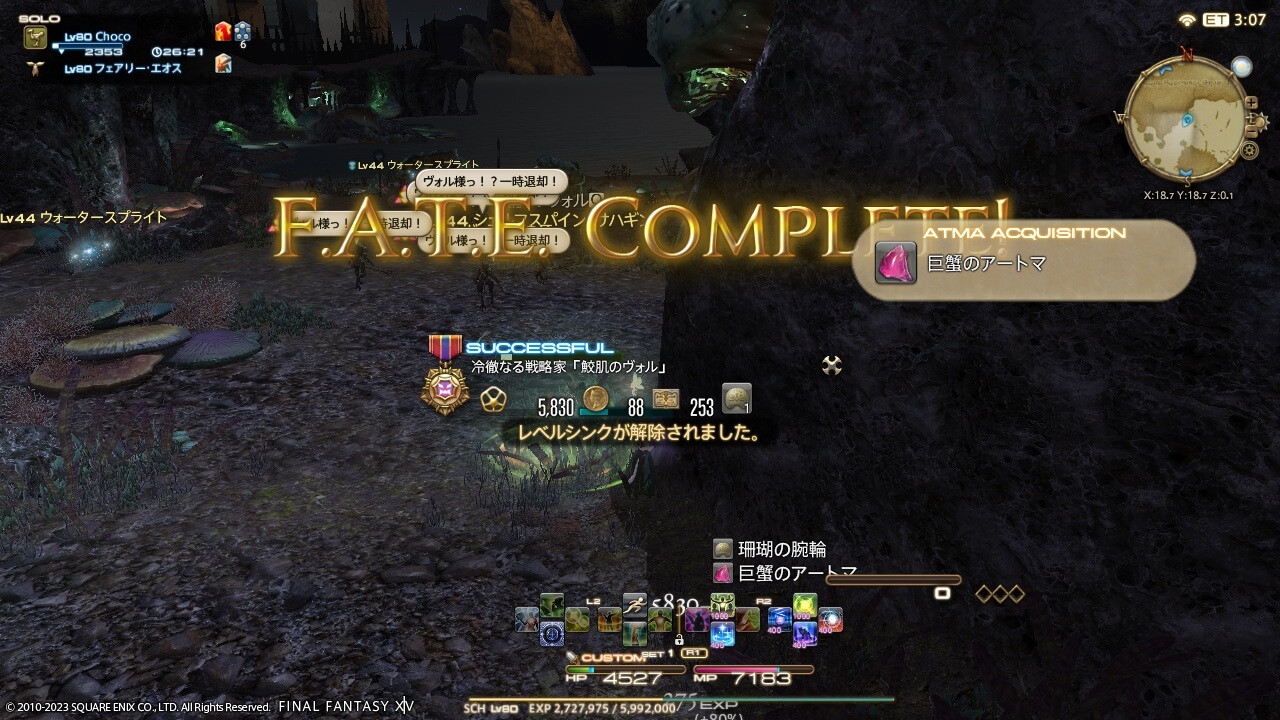Select the Sprint action on the hotbar
The image size is (1280, 720).
634,603
